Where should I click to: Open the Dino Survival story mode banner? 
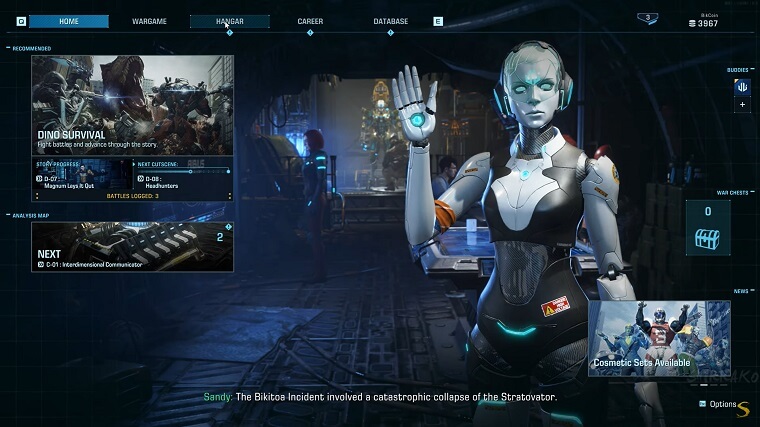point(132,105)
